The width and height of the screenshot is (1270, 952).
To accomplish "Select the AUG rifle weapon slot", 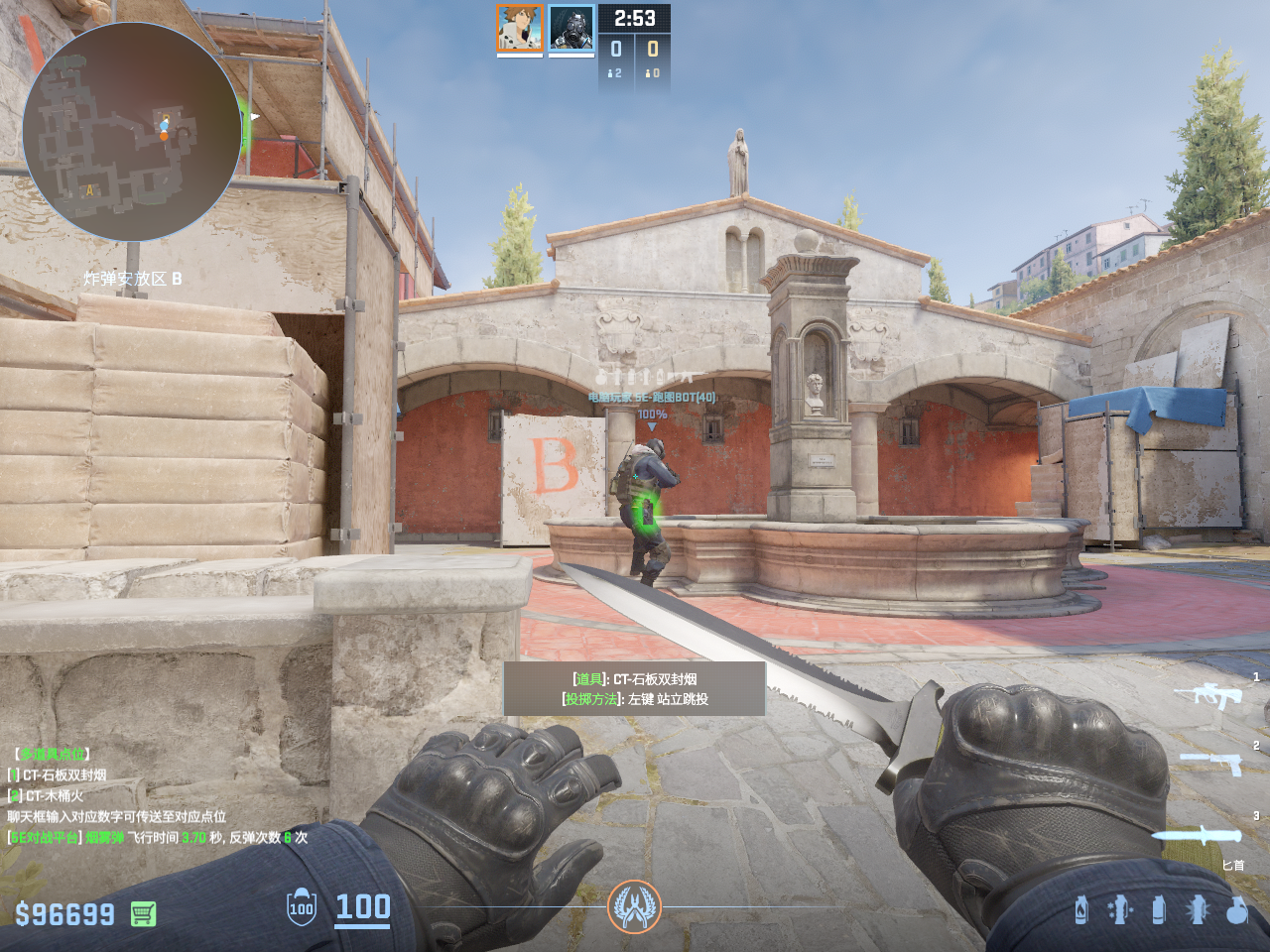I will 1207,694.
